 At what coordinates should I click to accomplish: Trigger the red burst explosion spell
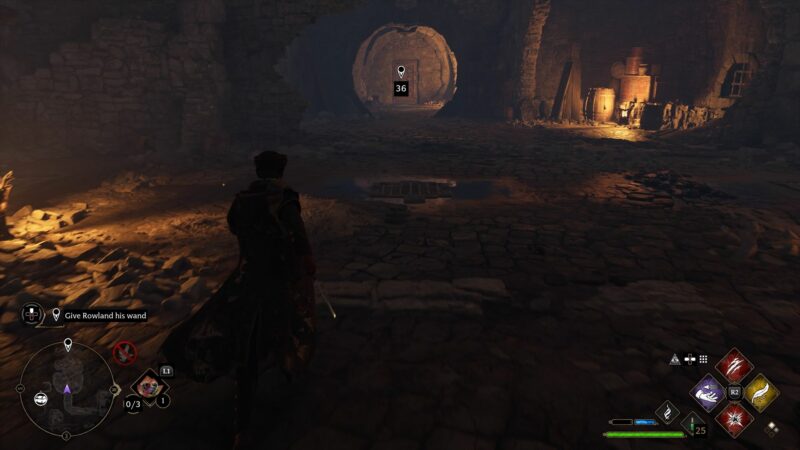pyautogui.click(x=734, y=419)
